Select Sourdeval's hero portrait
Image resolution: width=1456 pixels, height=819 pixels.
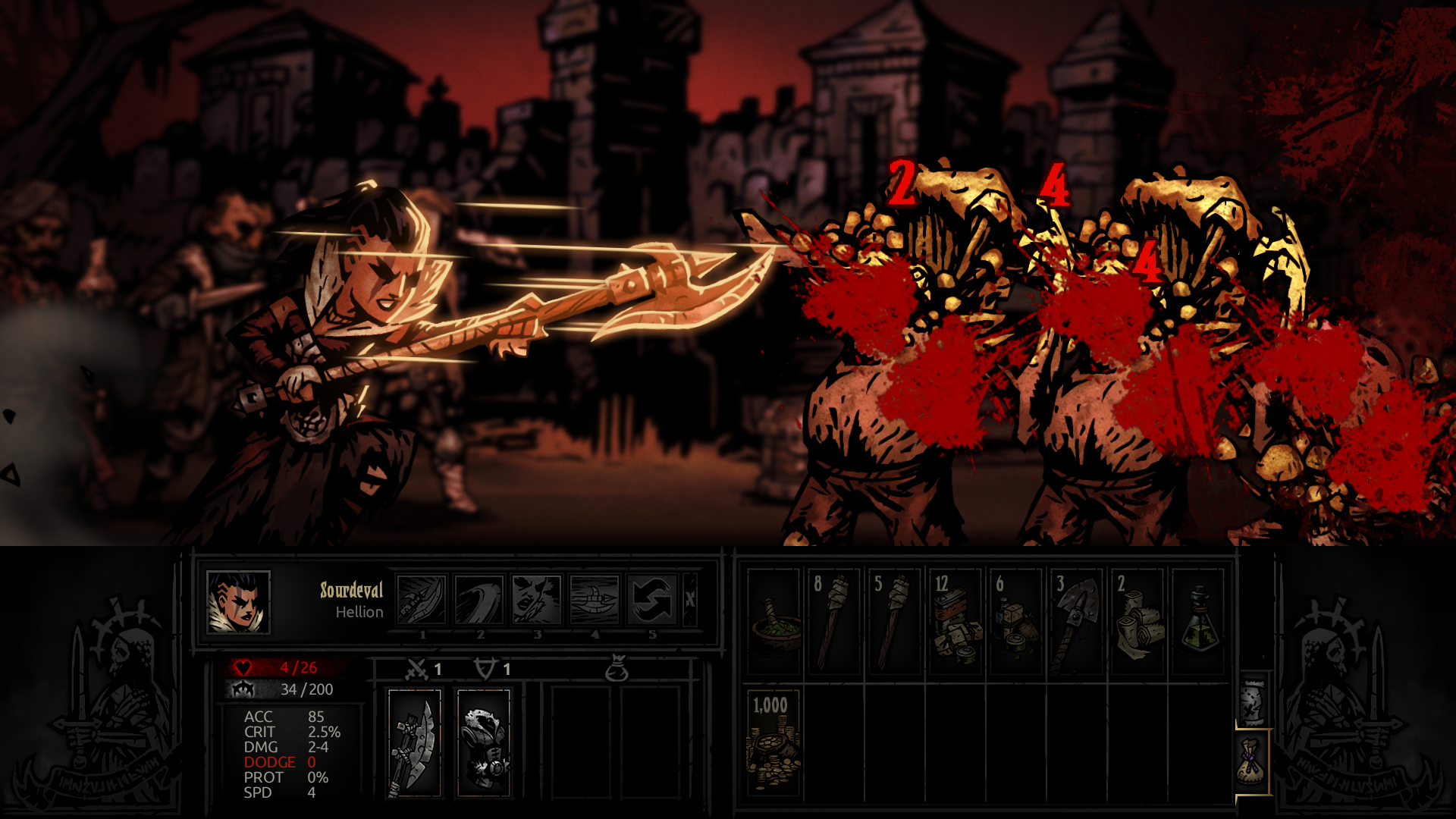tap(238, 602)
